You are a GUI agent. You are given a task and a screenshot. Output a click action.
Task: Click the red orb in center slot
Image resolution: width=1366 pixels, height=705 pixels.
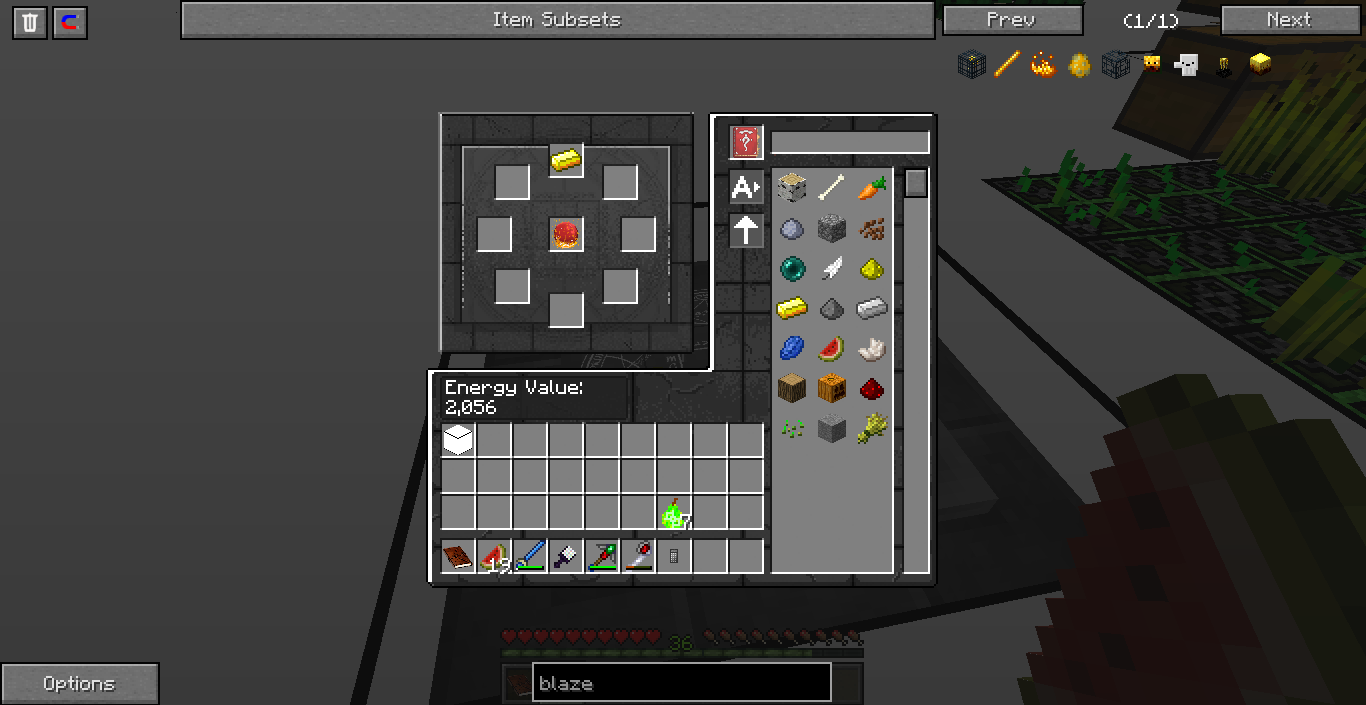566,235
